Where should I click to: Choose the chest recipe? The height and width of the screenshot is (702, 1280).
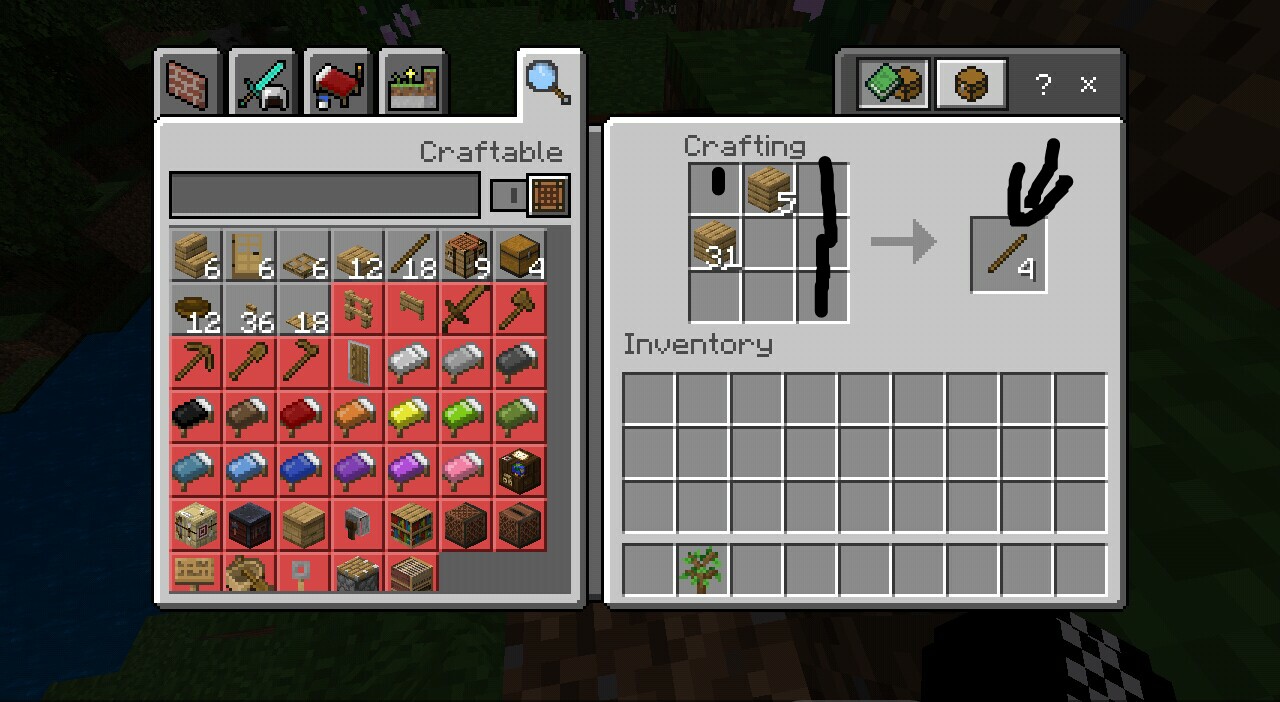520,255
